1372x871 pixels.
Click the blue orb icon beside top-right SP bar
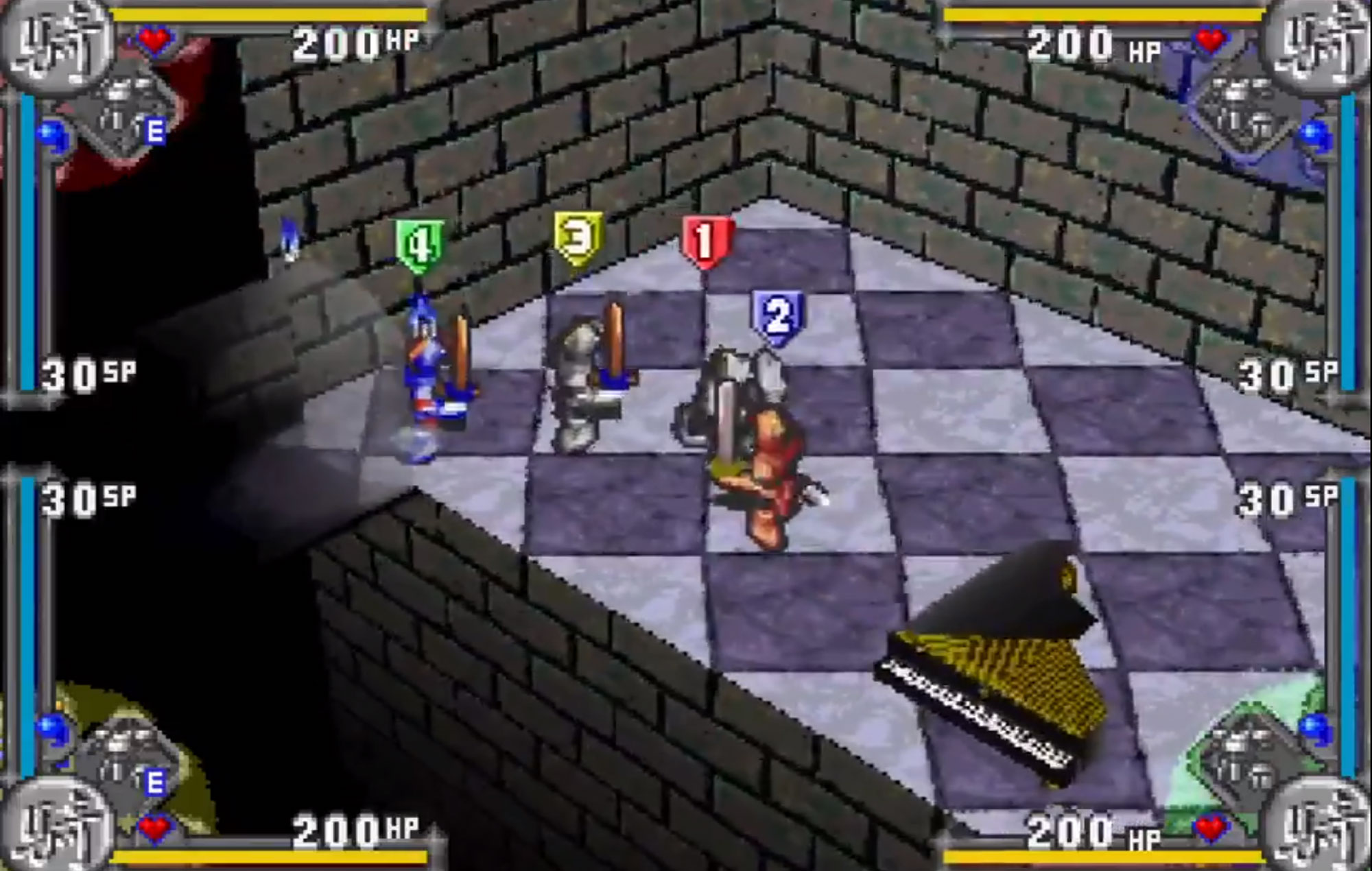pyautogui.click(x=1314, y=137)
